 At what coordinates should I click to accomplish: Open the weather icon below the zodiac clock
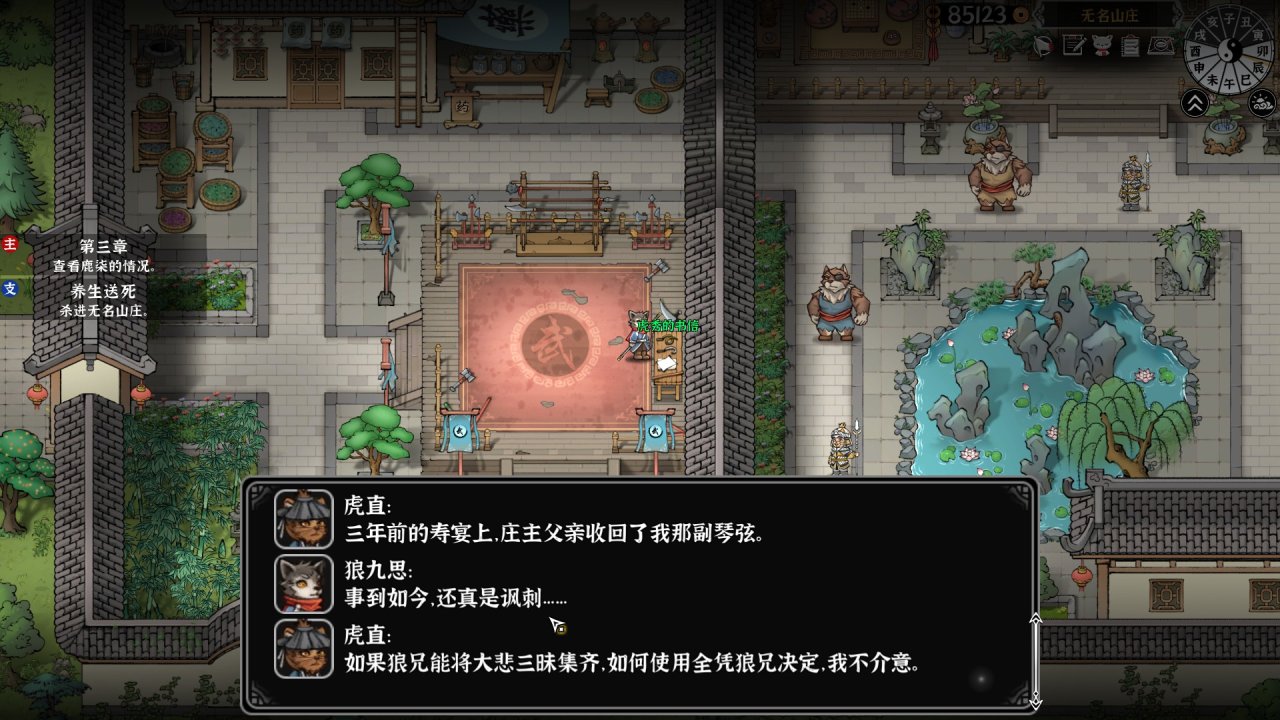click(1261, 102)
